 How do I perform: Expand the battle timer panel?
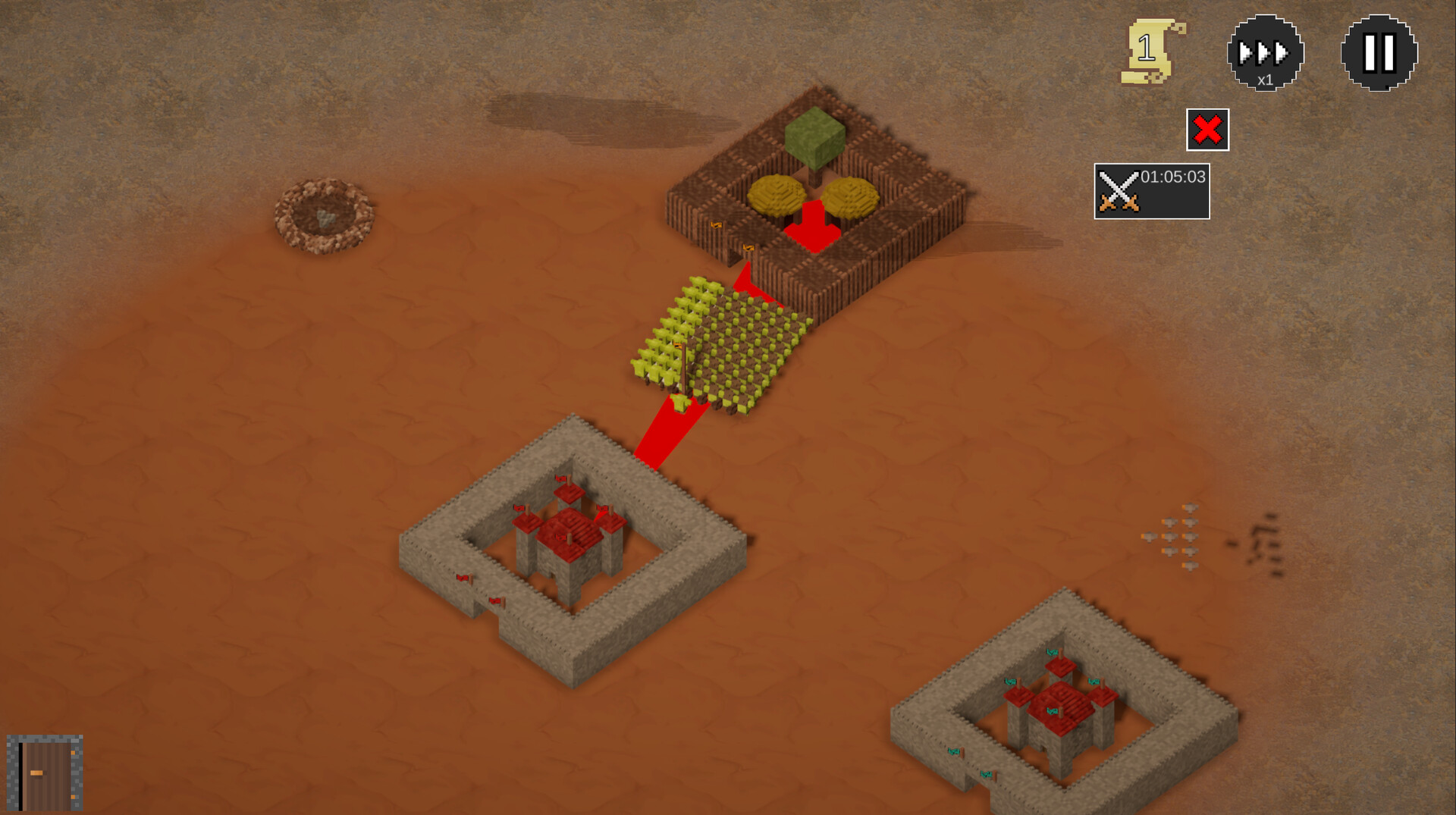click(x=1153, y=190)
